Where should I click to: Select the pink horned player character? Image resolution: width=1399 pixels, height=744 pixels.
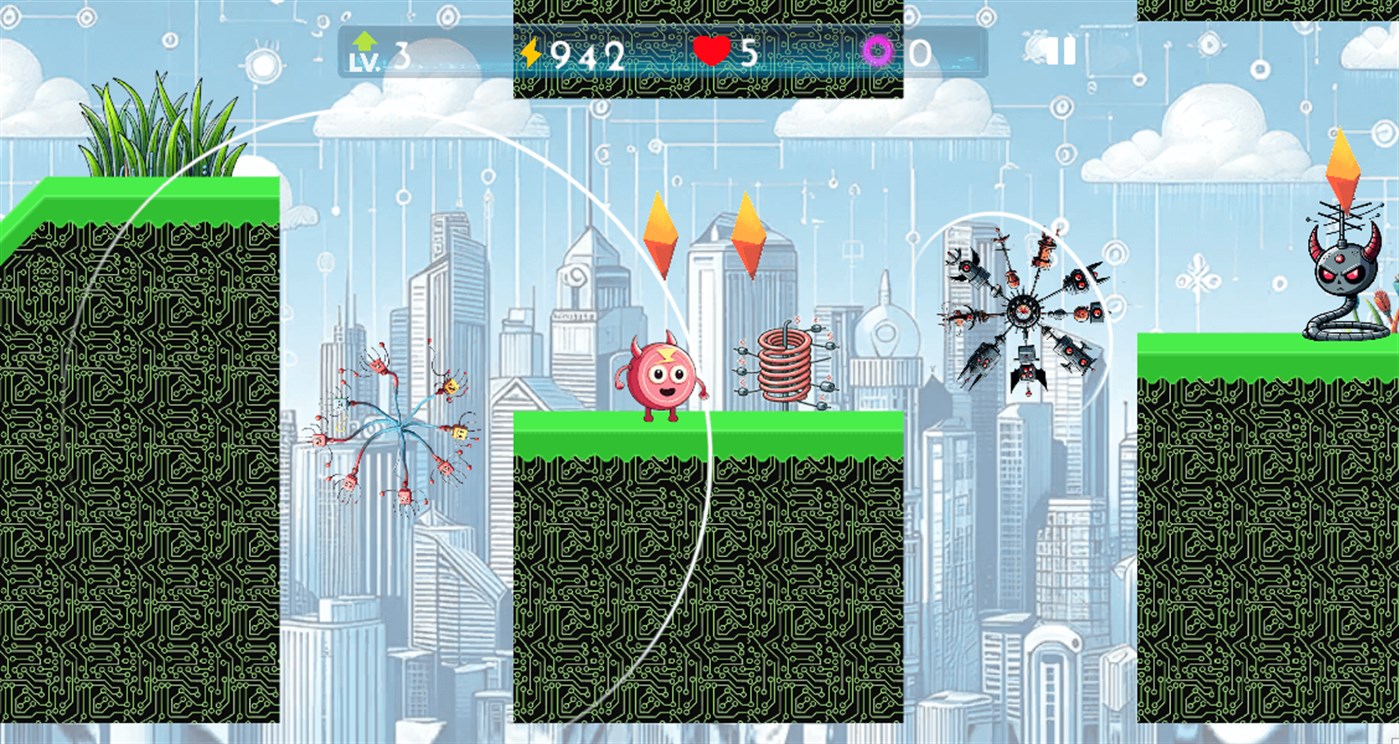(x=662, y=377)
